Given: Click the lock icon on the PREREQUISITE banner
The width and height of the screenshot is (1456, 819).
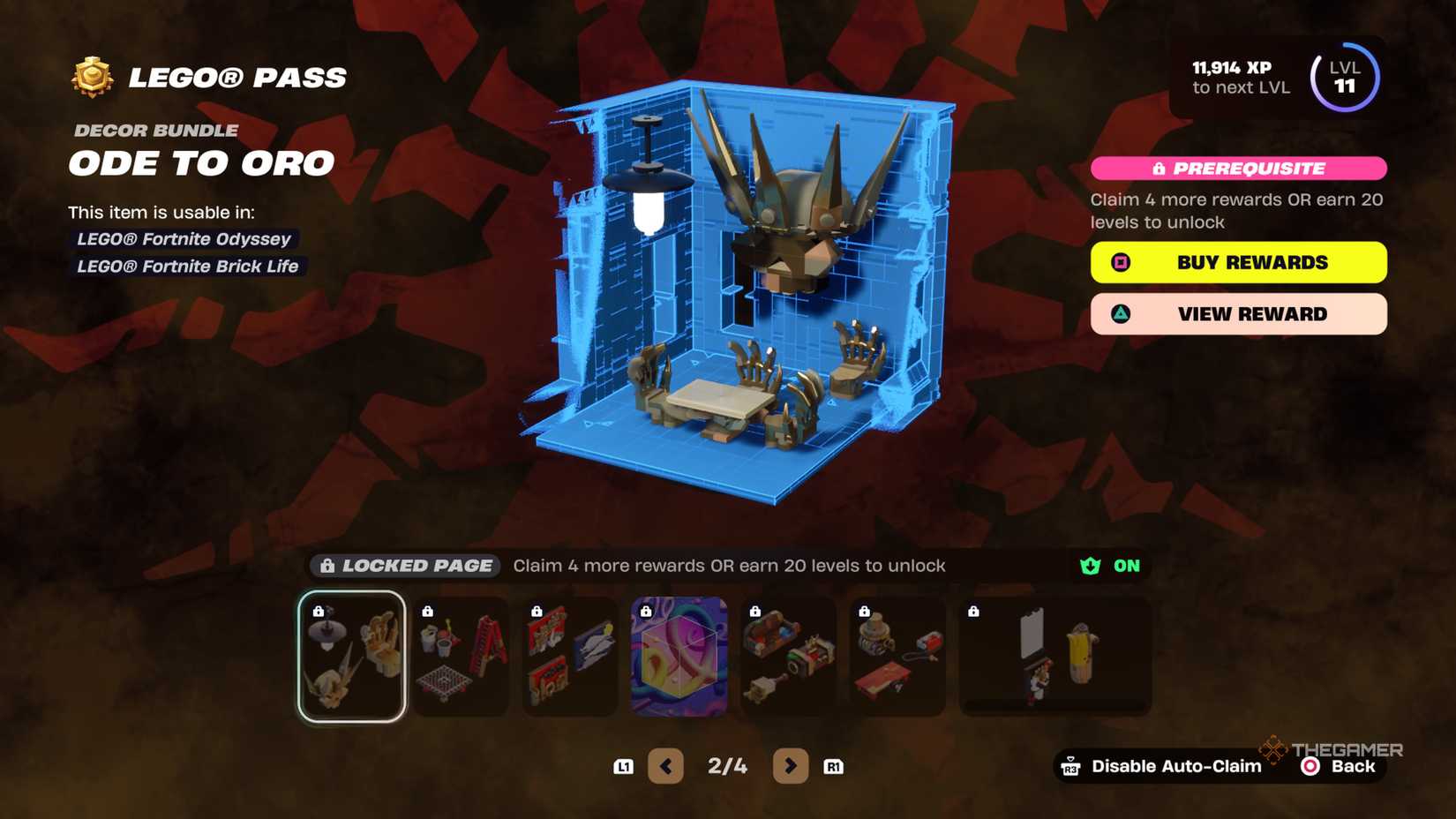Looking at the screenshot, I should click(1161, 168).
